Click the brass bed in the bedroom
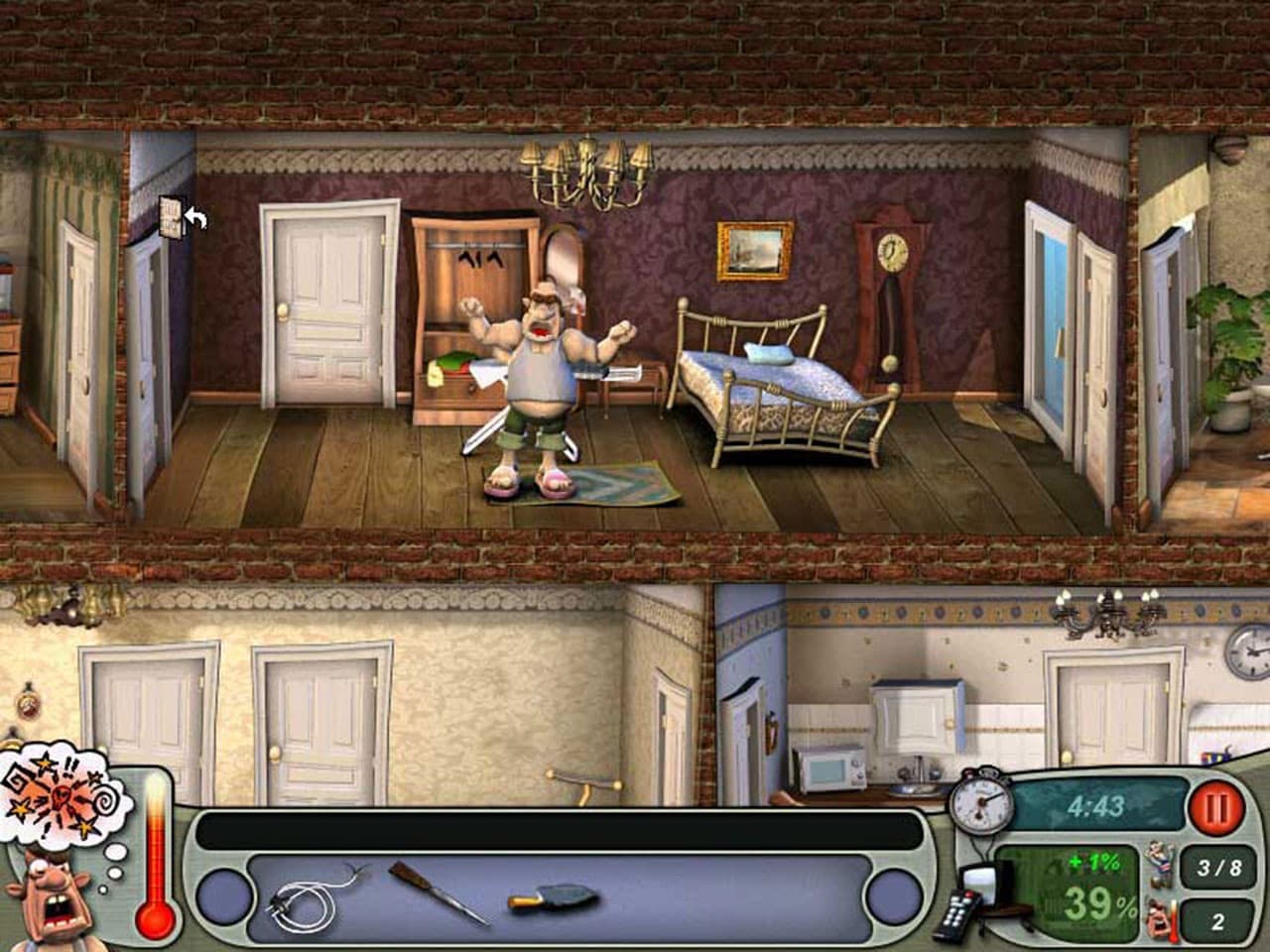 784,387
